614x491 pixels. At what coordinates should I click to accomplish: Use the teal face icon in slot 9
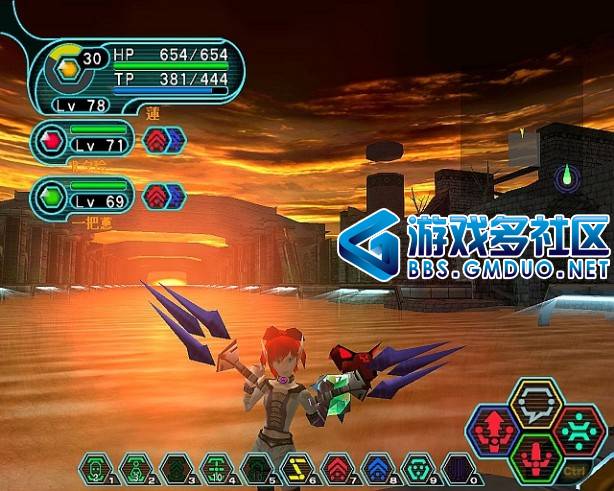click(416, 468)
